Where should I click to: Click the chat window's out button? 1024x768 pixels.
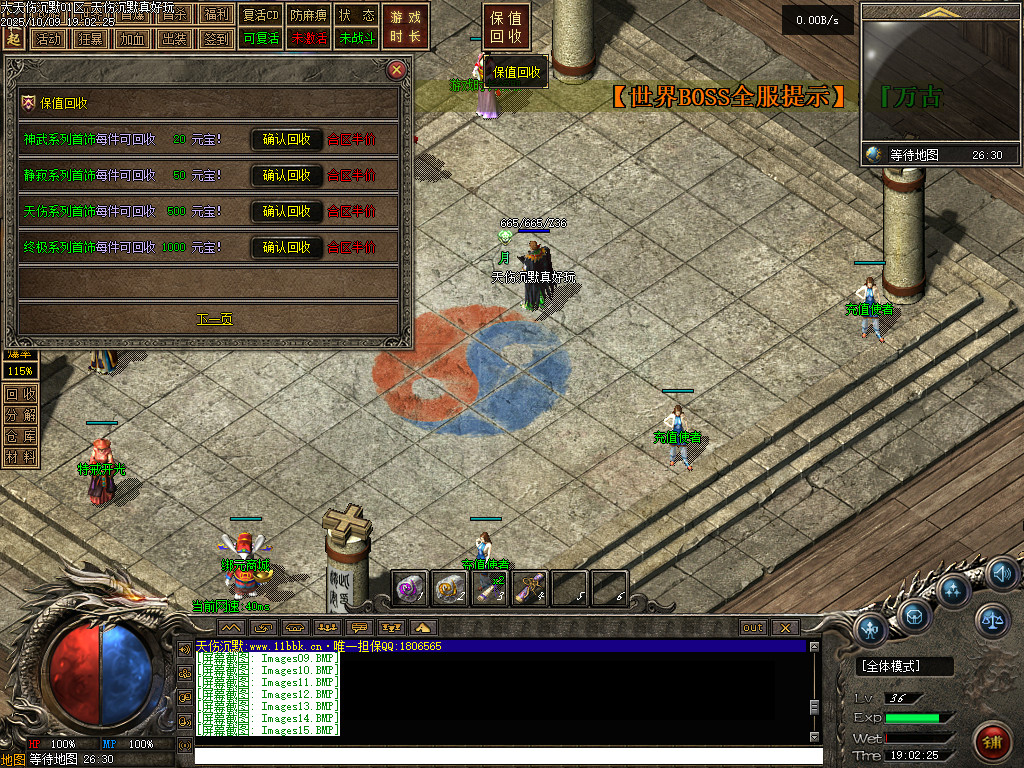753,628
